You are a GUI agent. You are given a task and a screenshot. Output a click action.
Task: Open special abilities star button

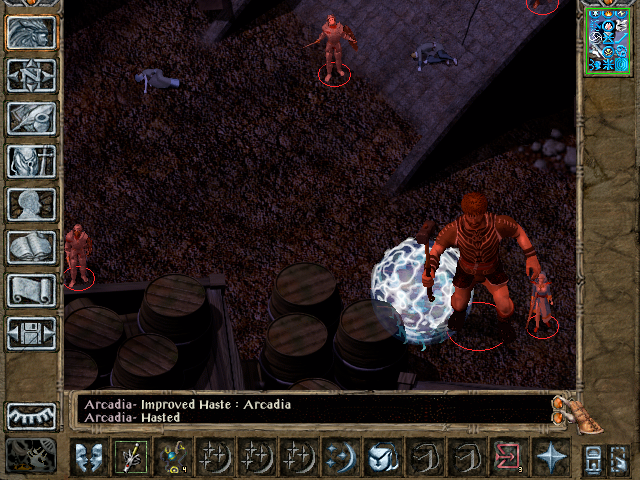pyautogui.click(x=549, y=457)
